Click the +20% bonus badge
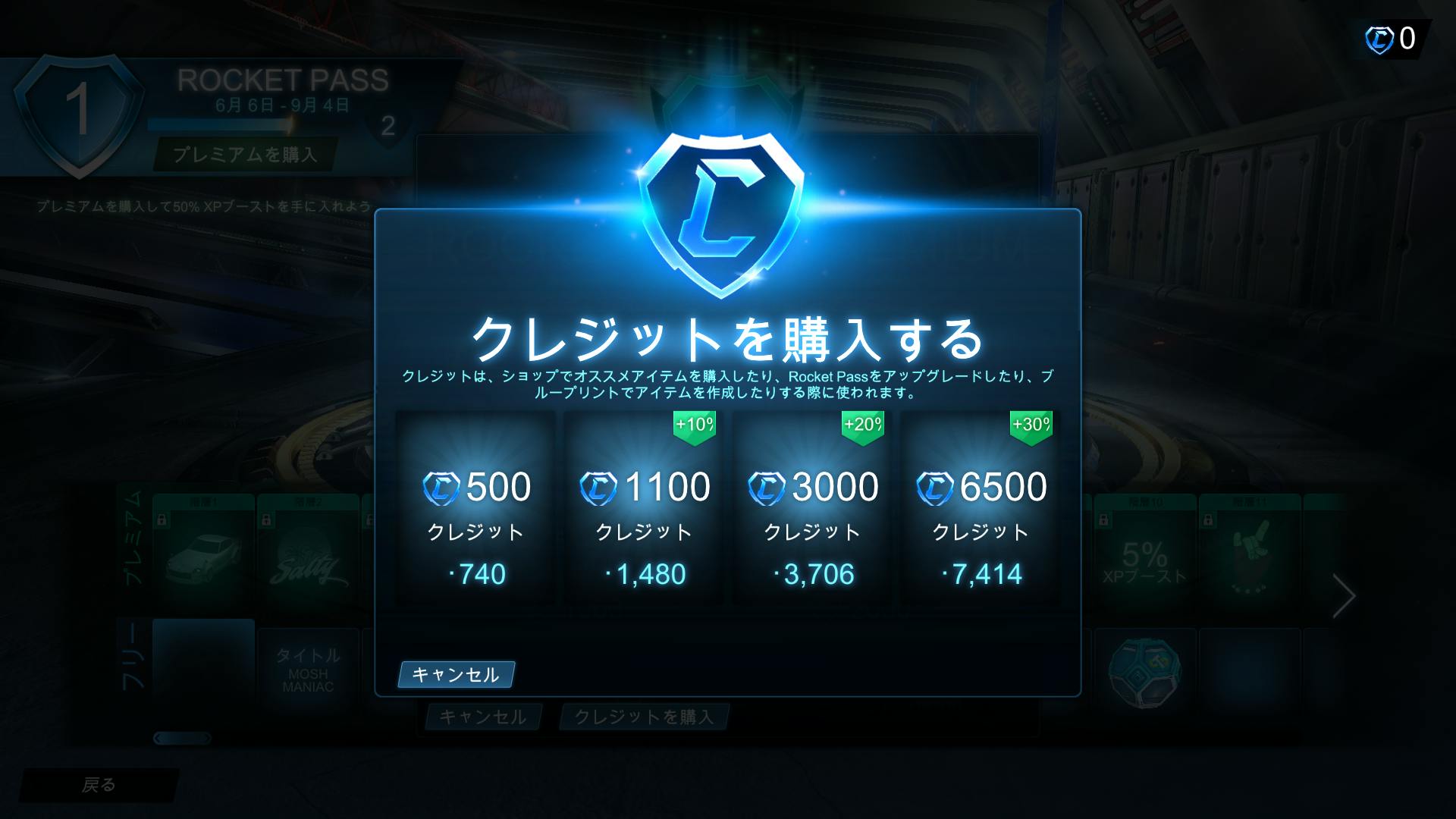The height and width of the screenshot is (819, 1456). pos(861,425)
